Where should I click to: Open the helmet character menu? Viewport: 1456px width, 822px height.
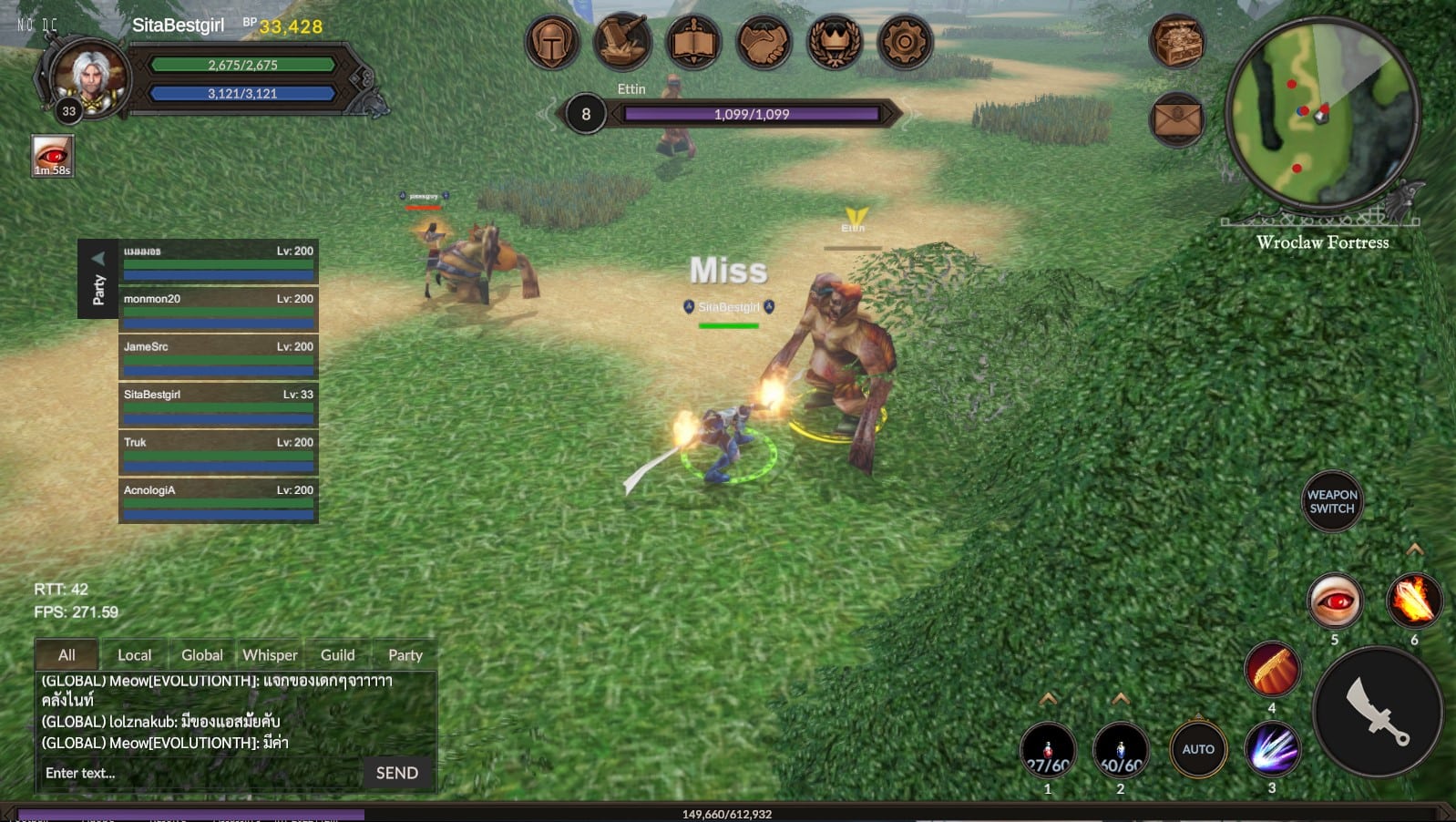(x=552, y=42)
